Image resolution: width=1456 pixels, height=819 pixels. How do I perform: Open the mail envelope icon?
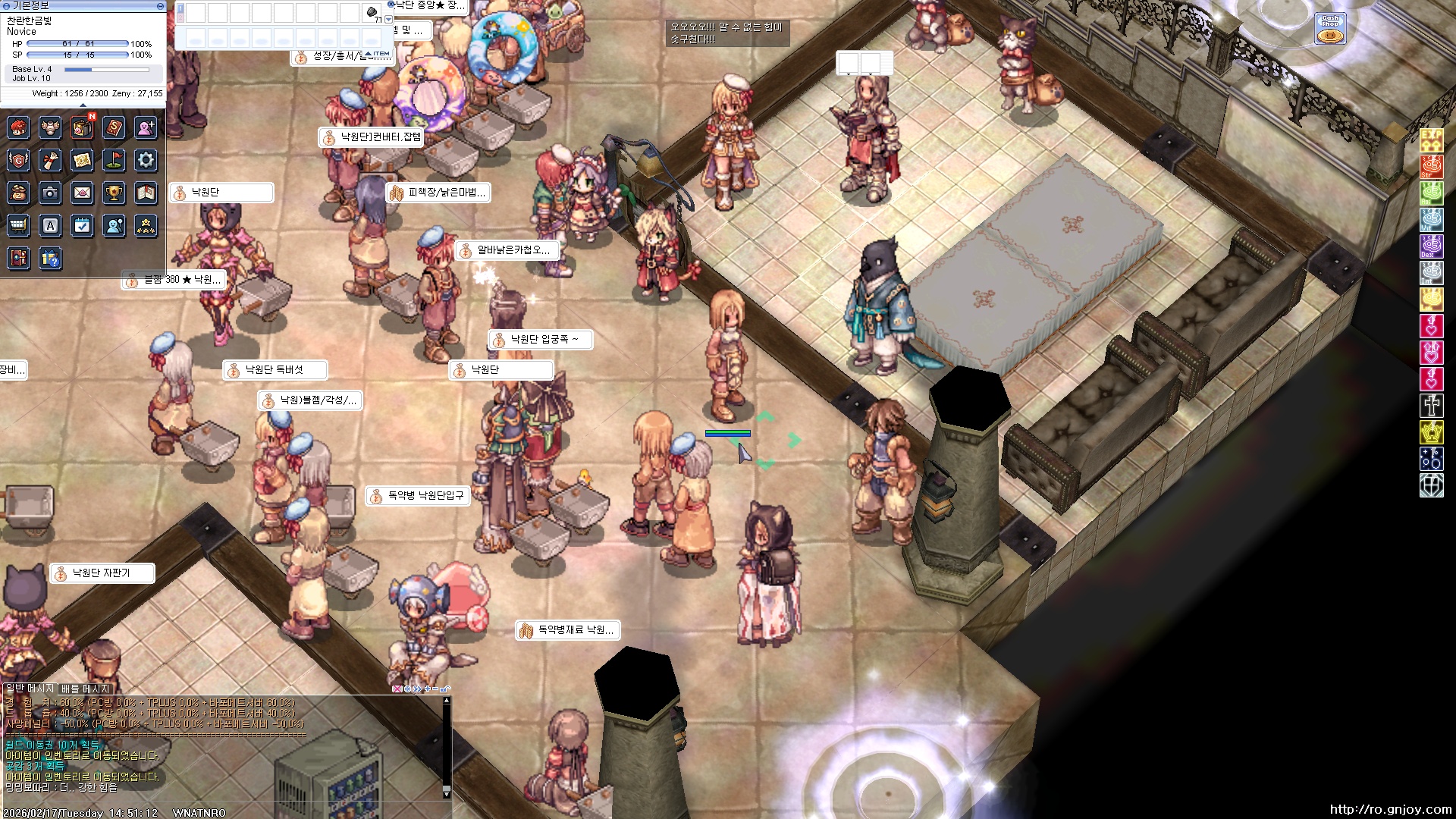[82, 193]
